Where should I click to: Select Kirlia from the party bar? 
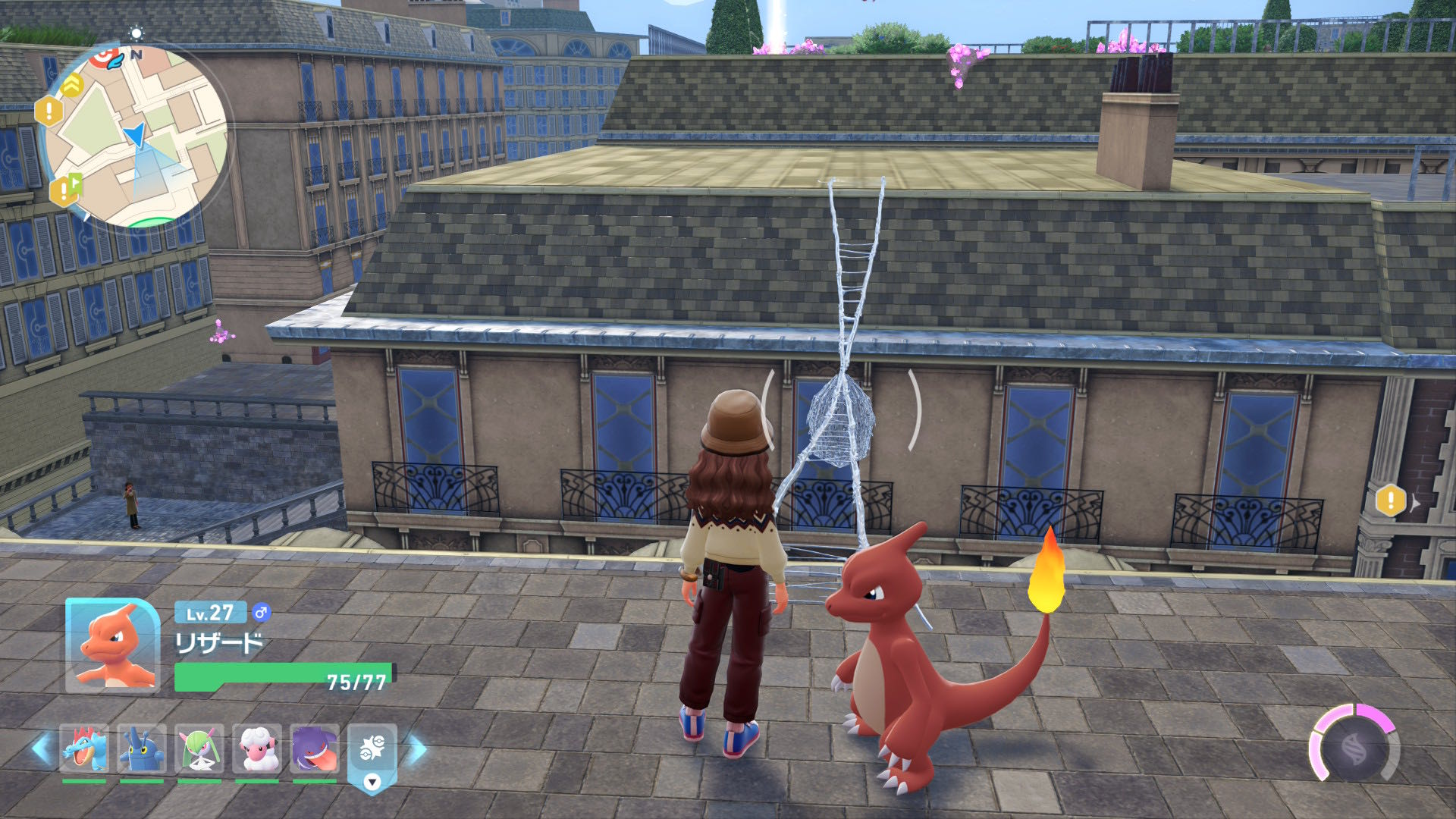[x=199, y=748]
